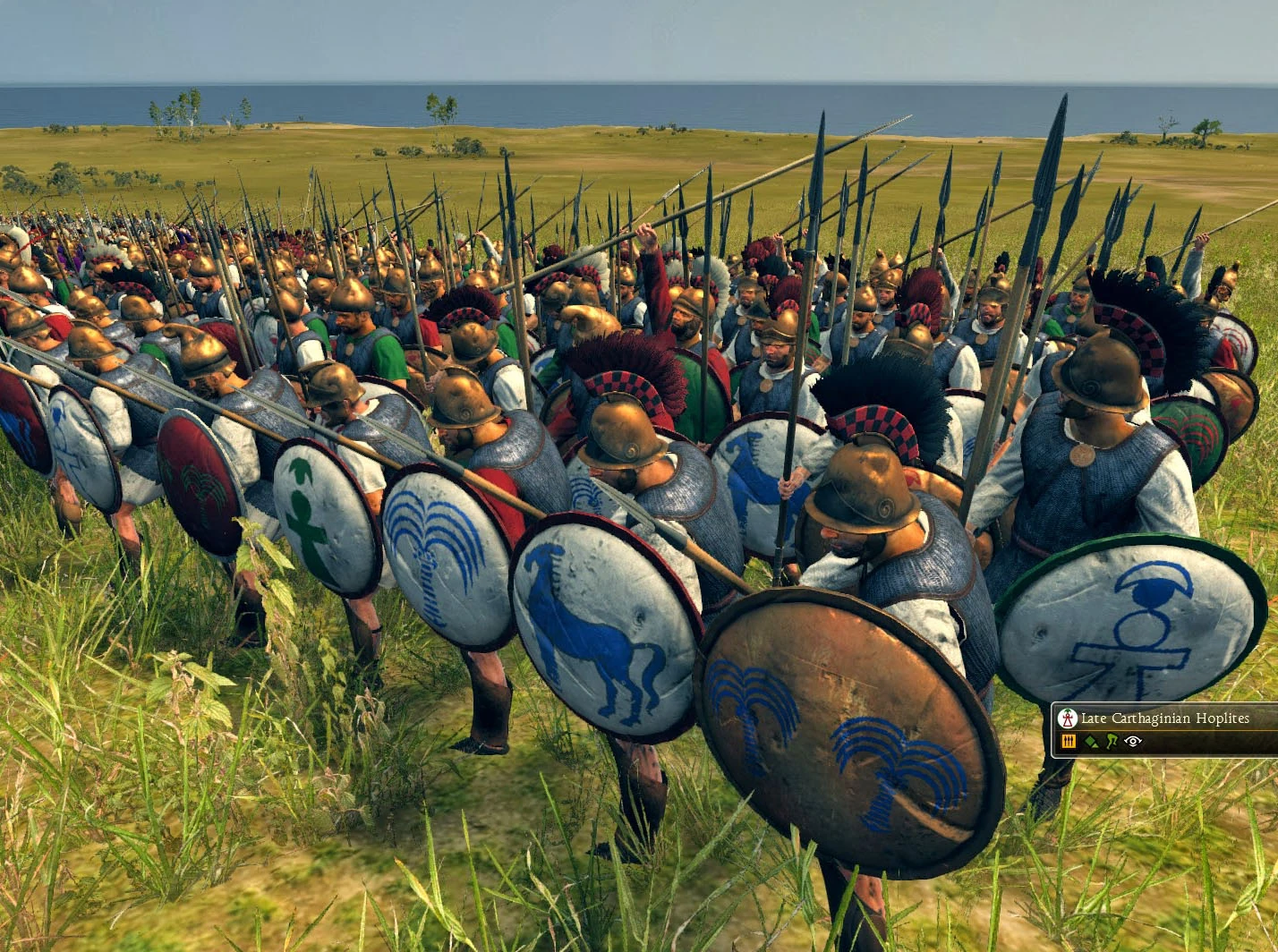
Task: Click the green diamond experience icon
Action: coord(1090,741)
